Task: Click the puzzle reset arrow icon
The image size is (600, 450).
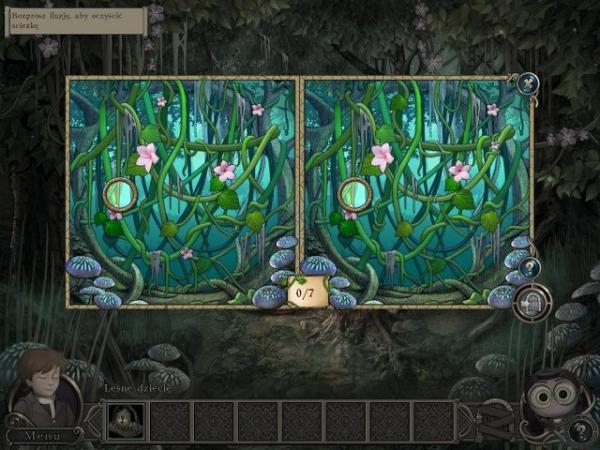Action: tap(531, 302)
